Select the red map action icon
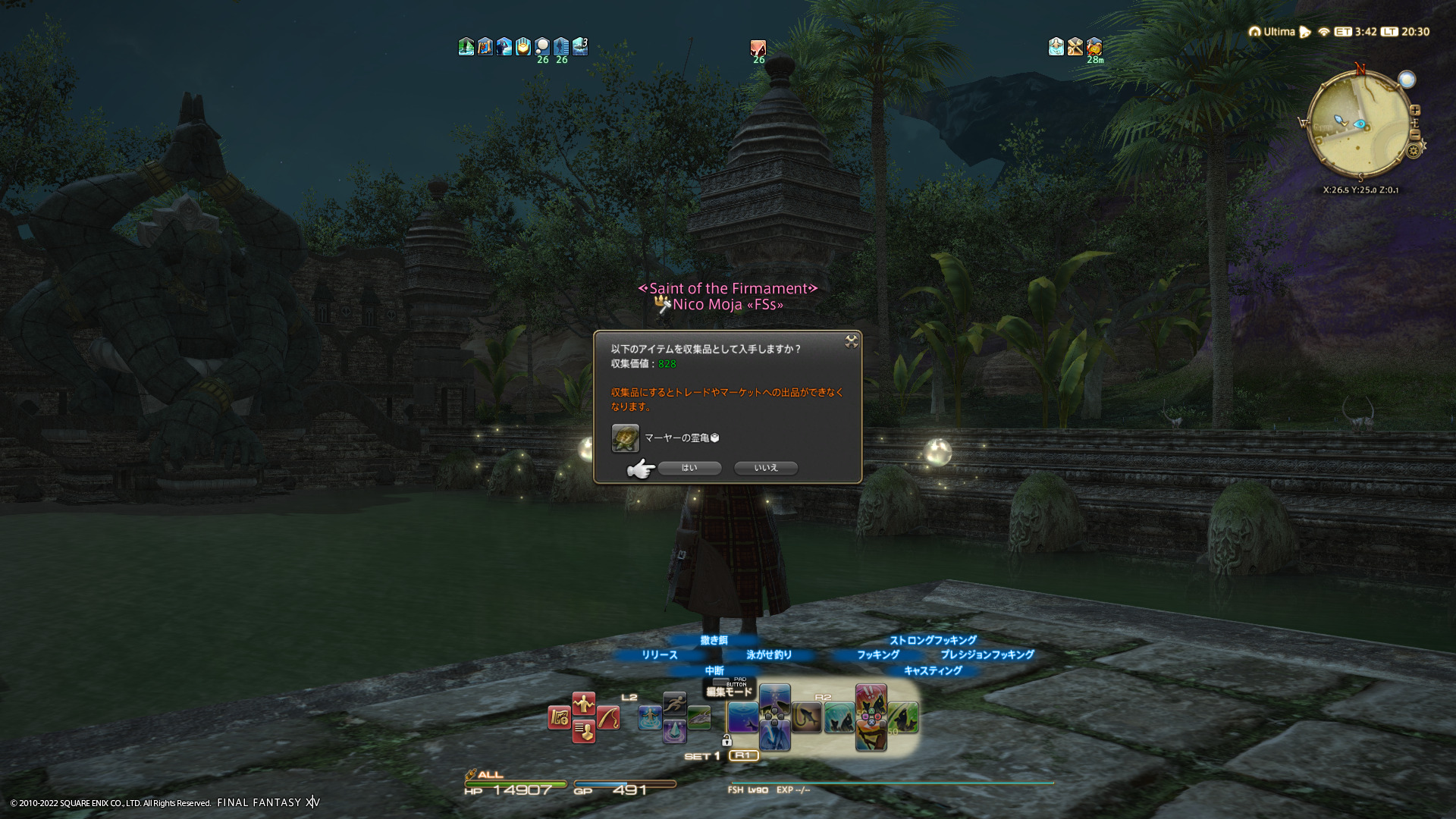 [x=560, y=717]
